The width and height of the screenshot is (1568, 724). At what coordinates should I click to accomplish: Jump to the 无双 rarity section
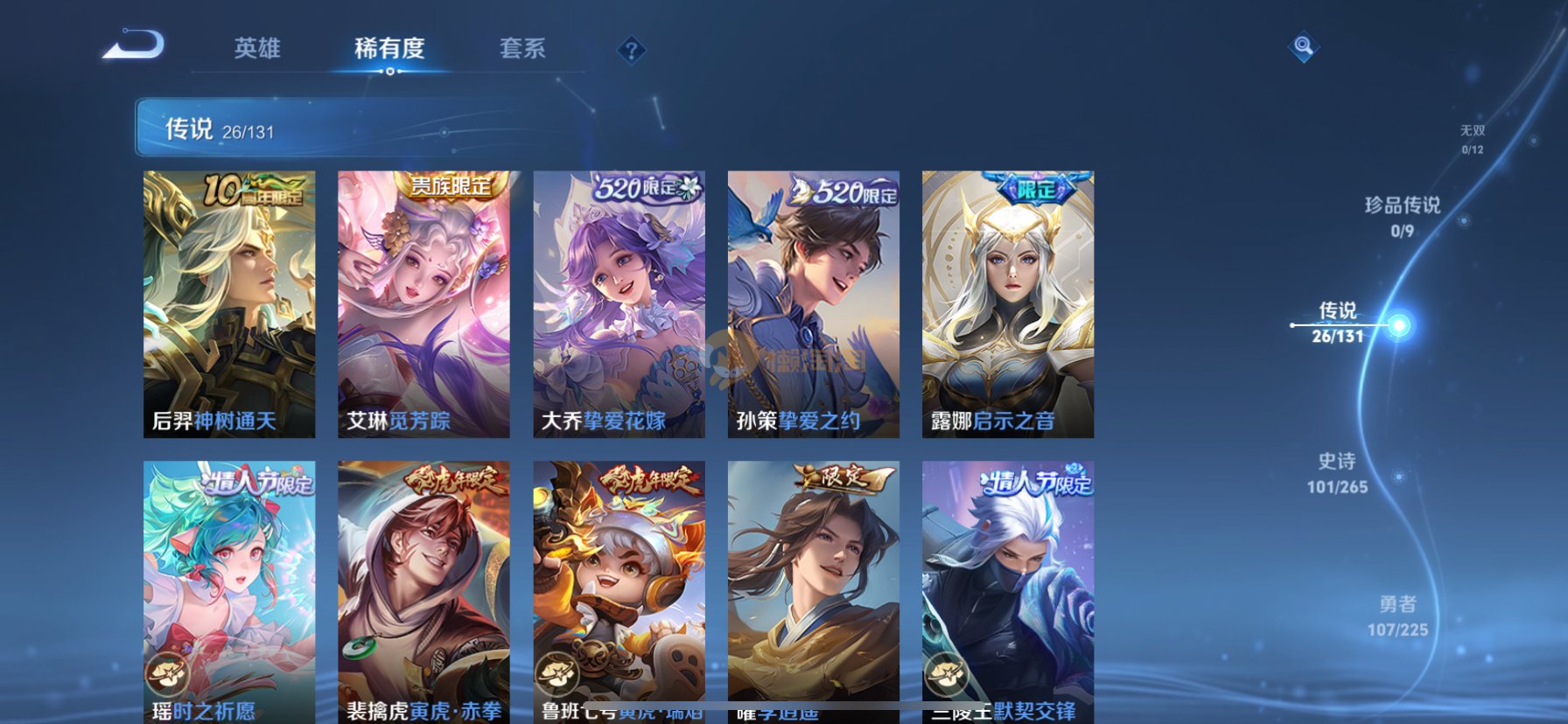point(1473,139)
